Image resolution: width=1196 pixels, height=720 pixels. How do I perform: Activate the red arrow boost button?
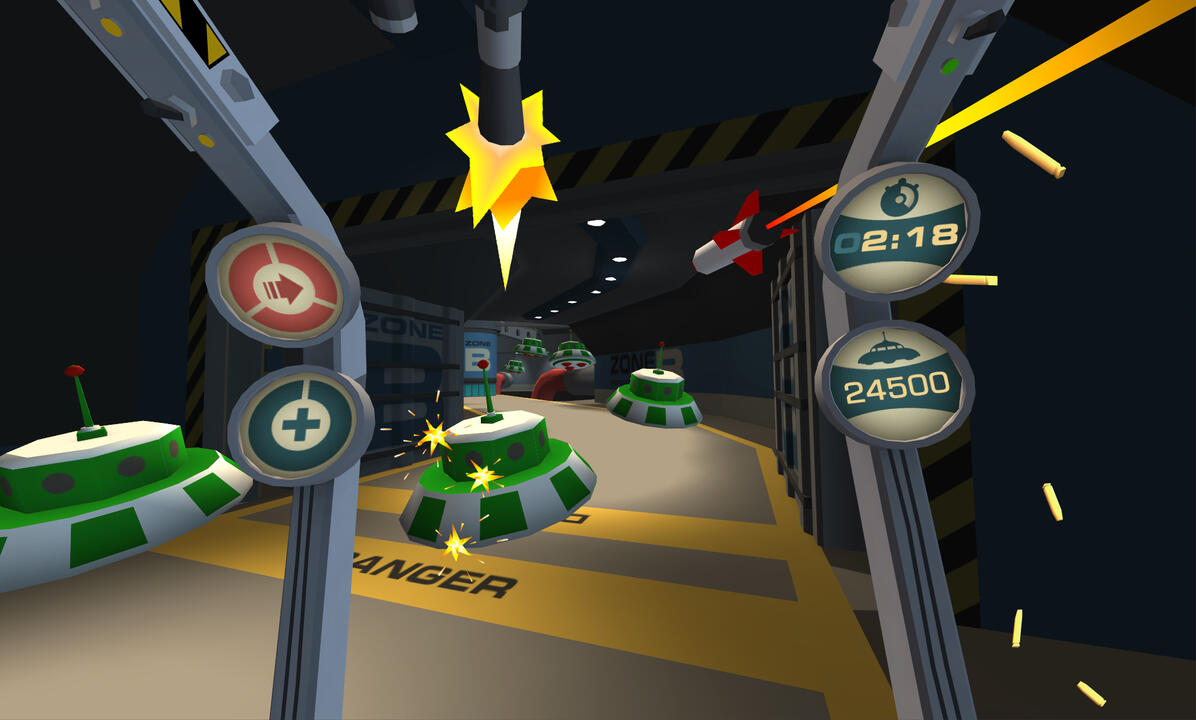click(x=280, y=287)
